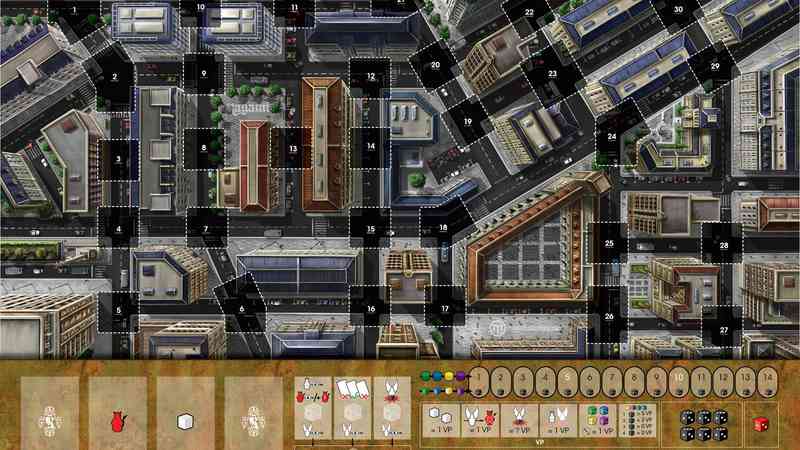Pick street space 19 on the city board

467,121
